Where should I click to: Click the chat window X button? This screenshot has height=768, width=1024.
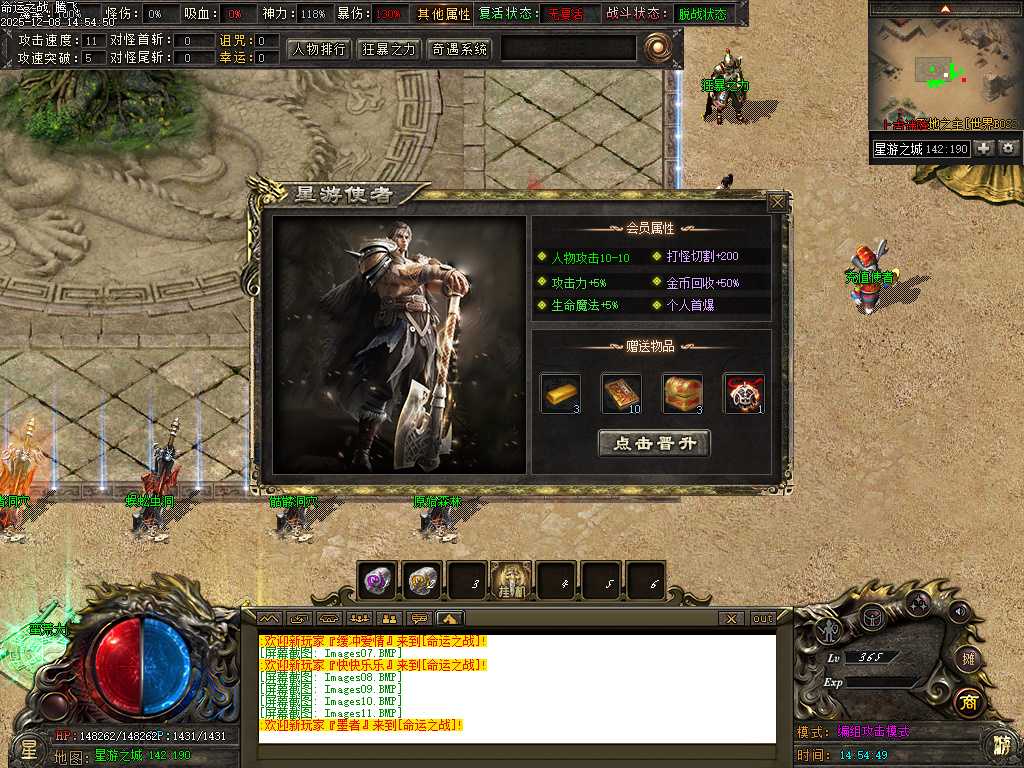click(732, 619)
